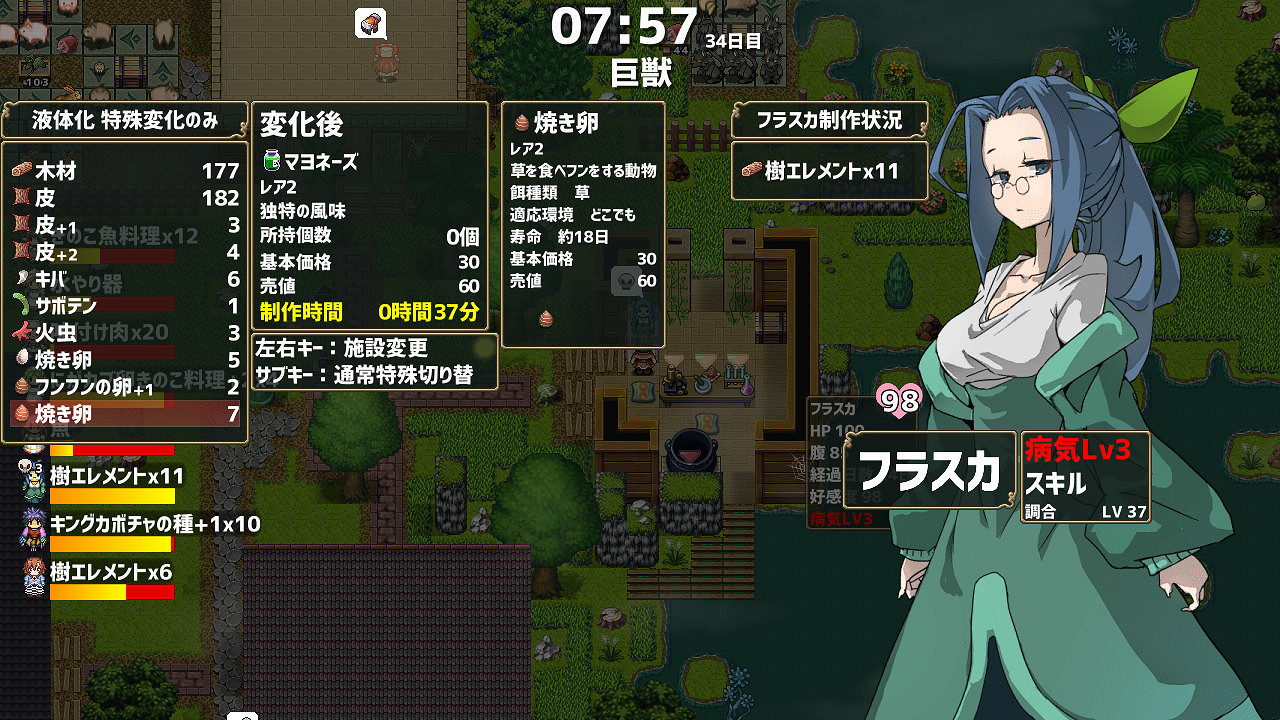Click the 07:57 clock display

(625, 28)
